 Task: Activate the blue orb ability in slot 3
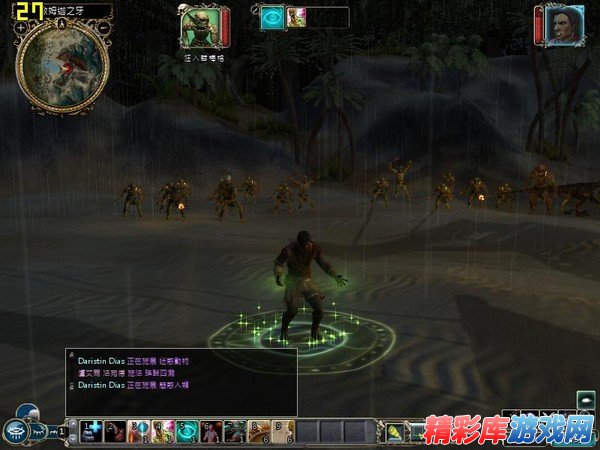(x=140, y=431)
